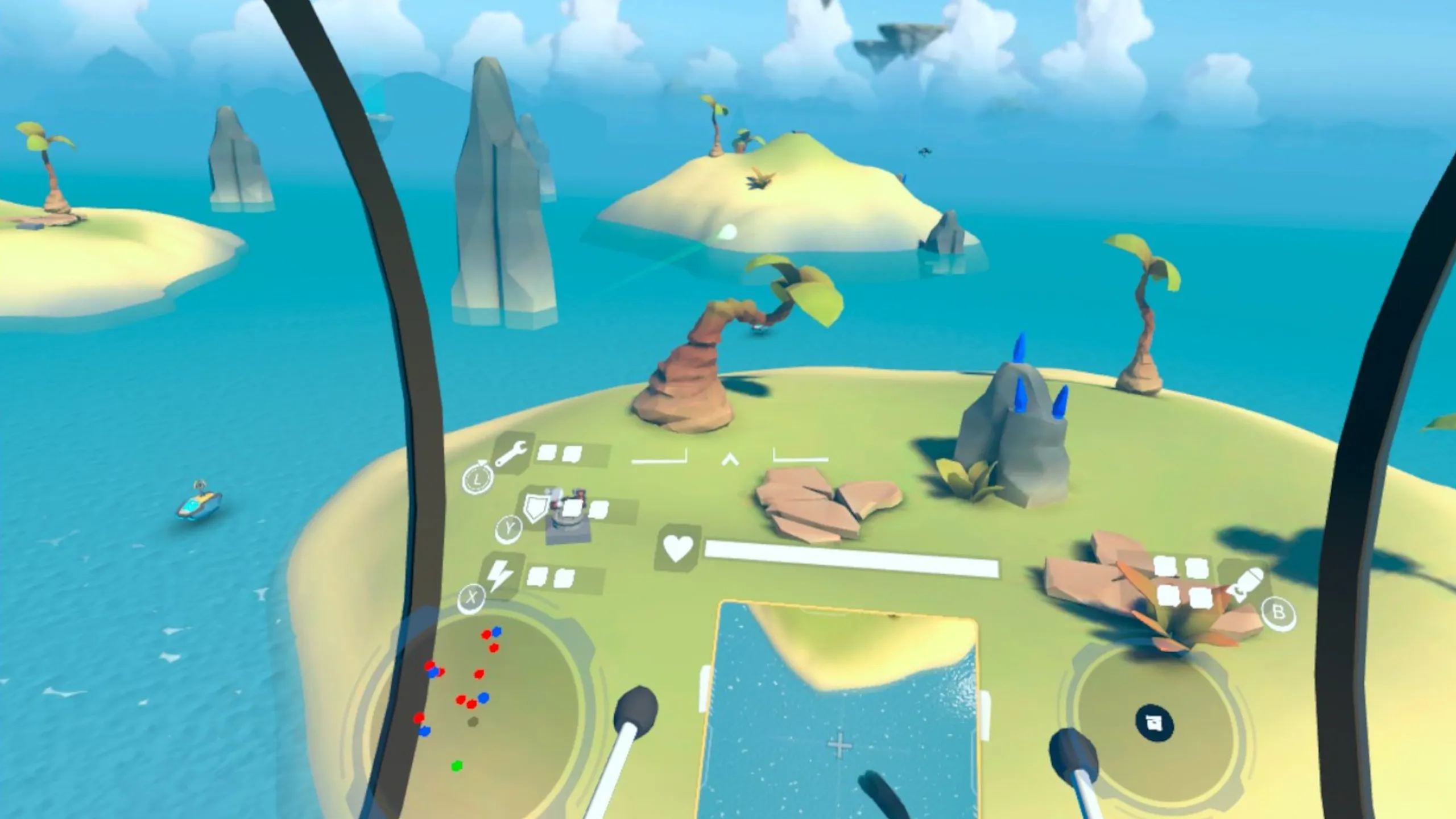The image size is (1456, 819).
Task: Select the right circular dial gauge
Action: pyautogui.click(x=1155, y=723)
